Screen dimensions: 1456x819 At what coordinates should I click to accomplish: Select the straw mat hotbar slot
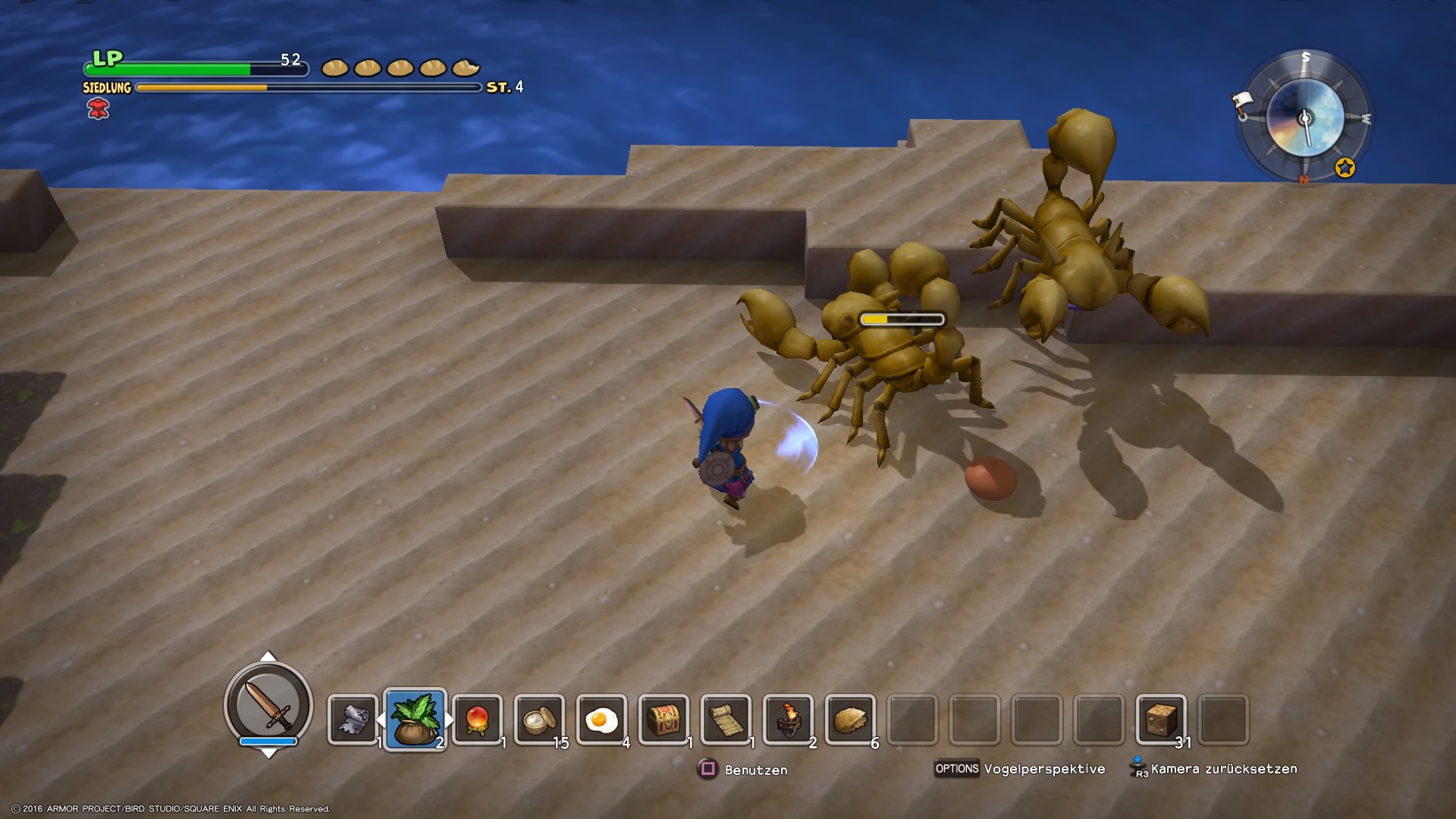[x=726, y=720]
